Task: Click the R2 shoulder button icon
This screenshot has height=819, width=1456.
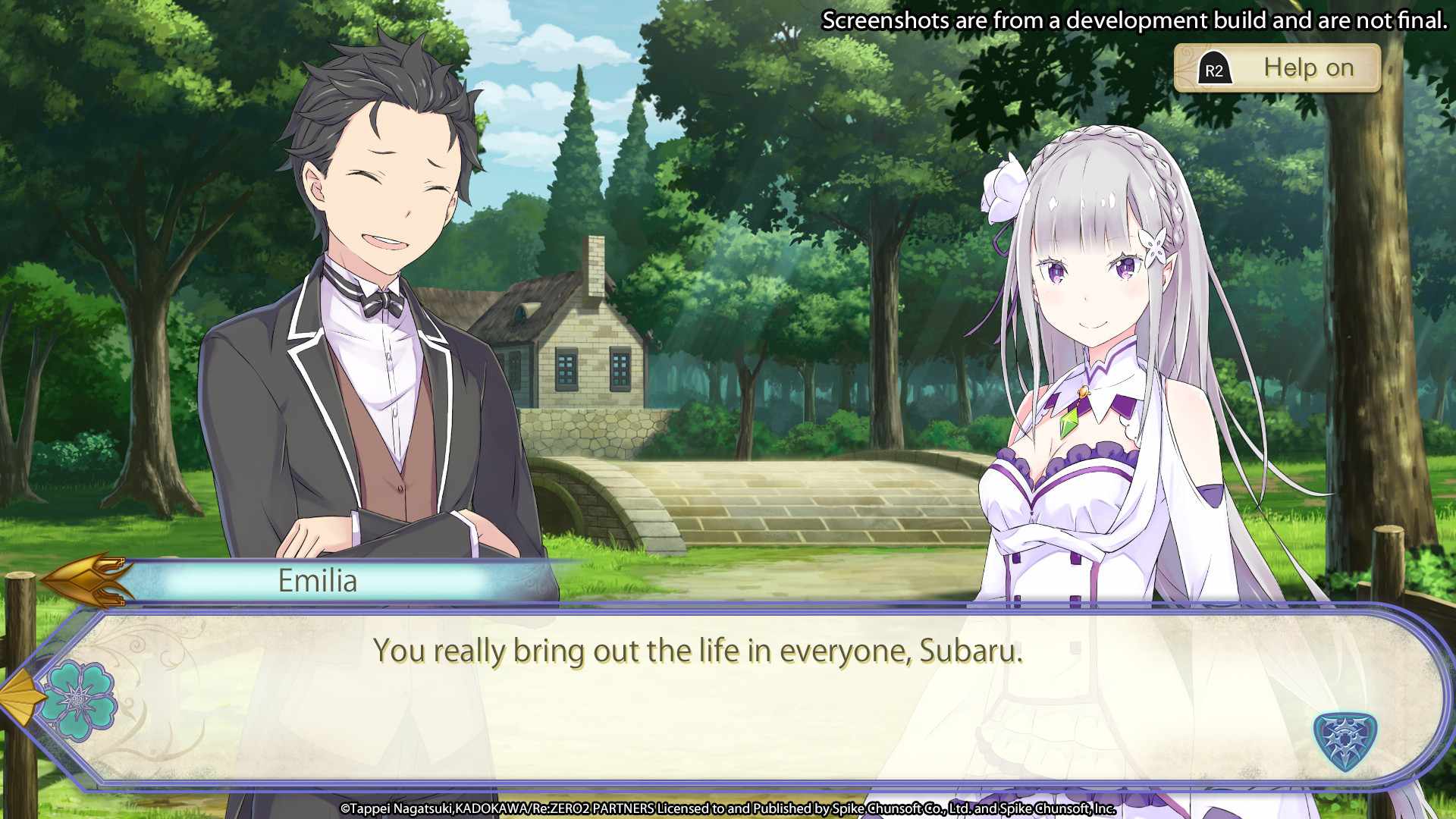Action: point(1214,67)
